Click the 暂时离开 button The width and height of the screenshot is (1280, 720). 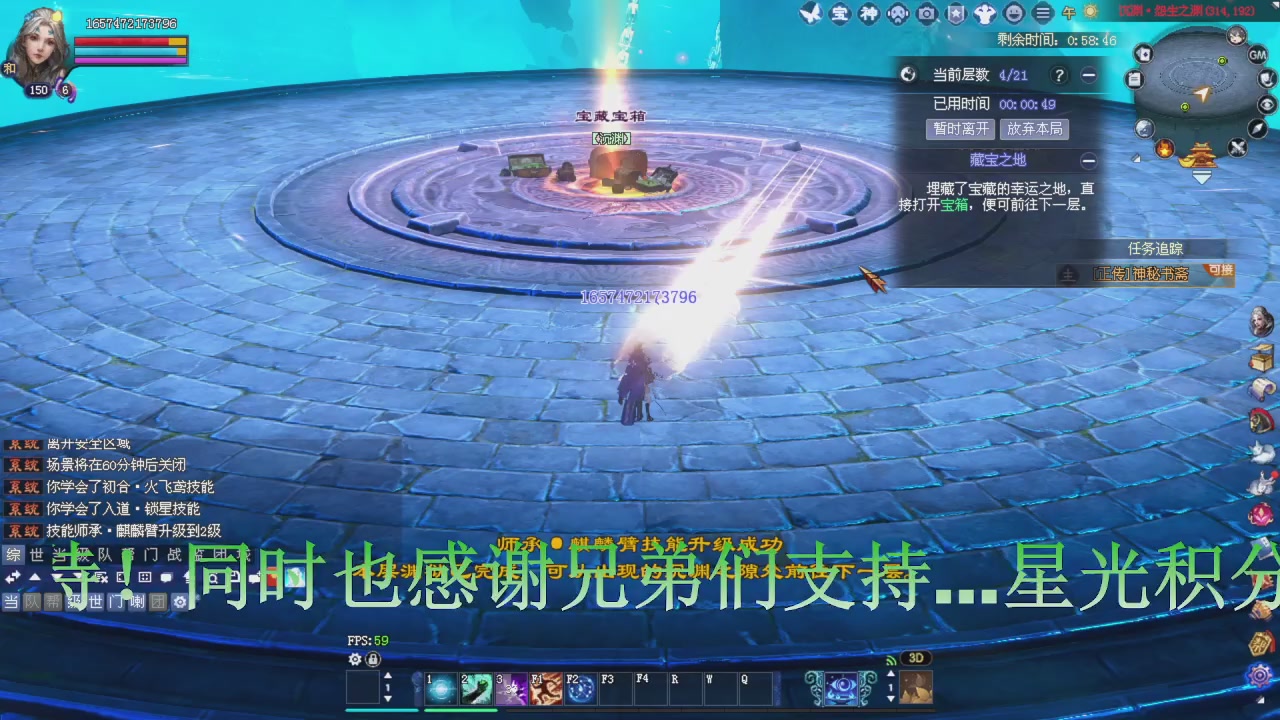point(960,129)
